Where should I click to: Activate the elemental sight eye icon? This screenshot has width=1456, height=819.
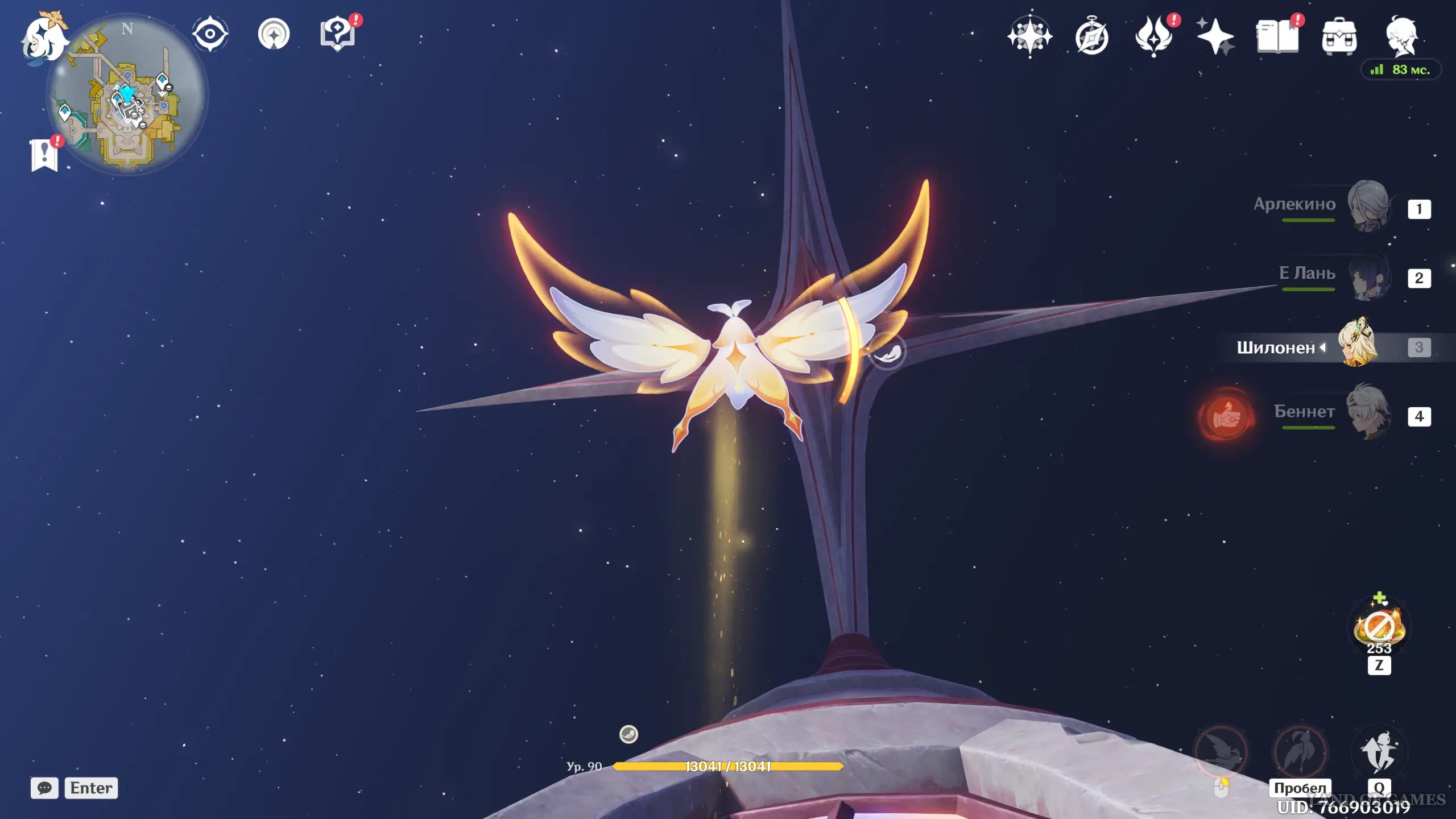click(x=210, y=34)
